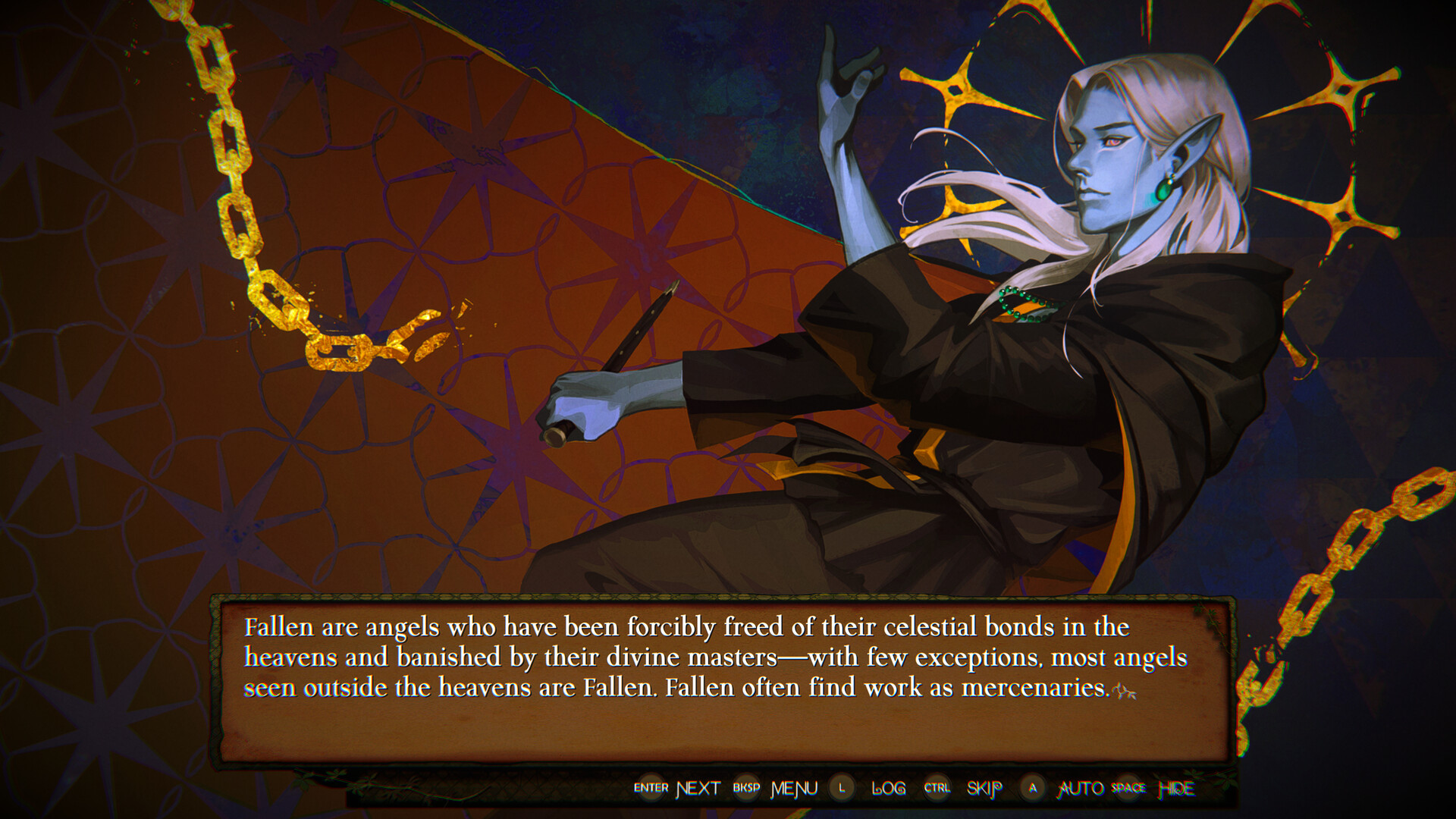Open the dialogue LOG history

pyautogui.click(x=888, y=788)
